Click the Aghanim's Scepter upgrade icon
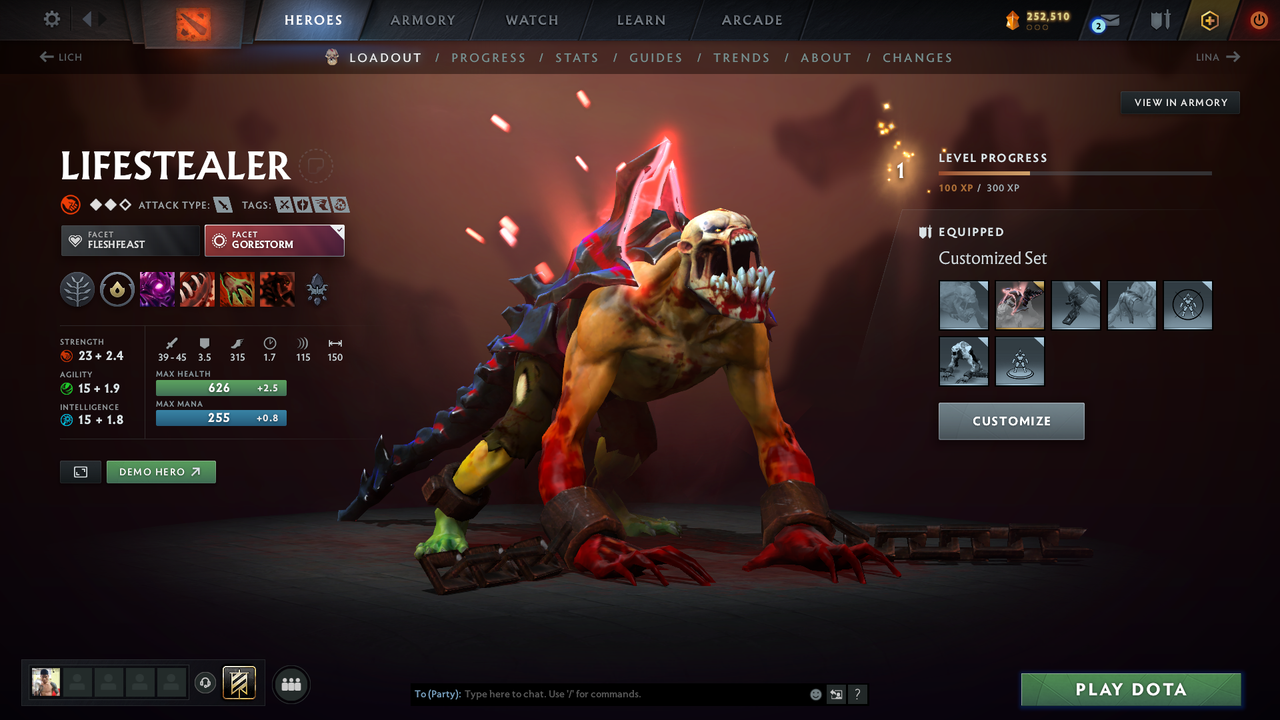 (x=118, y=290)
